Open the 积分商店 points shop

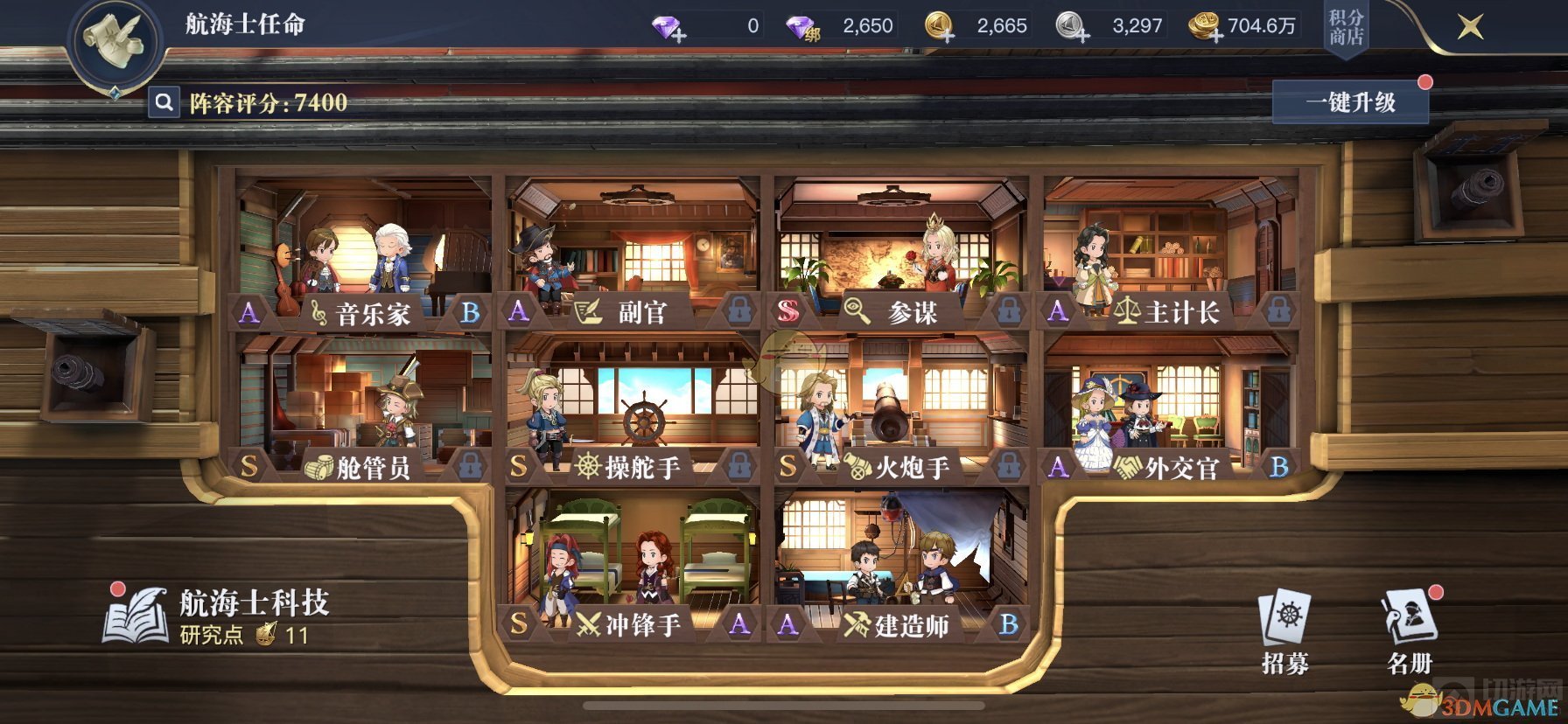(1346, 28)
